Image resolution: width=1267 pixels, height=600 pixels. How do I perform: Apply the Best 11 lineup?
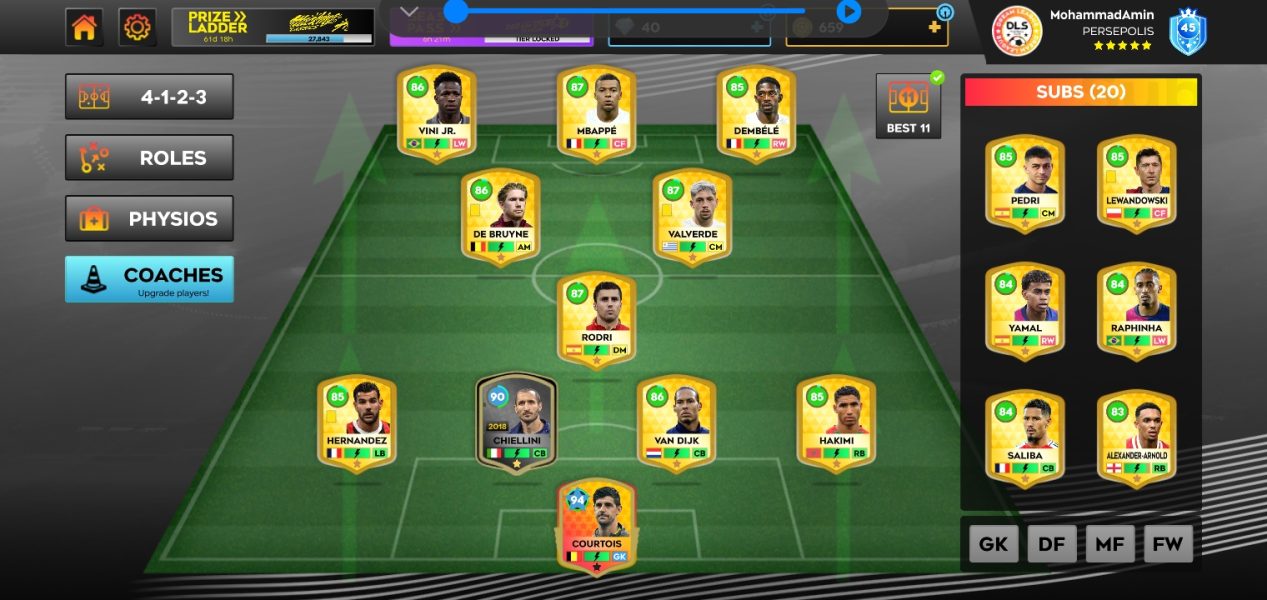908,106
